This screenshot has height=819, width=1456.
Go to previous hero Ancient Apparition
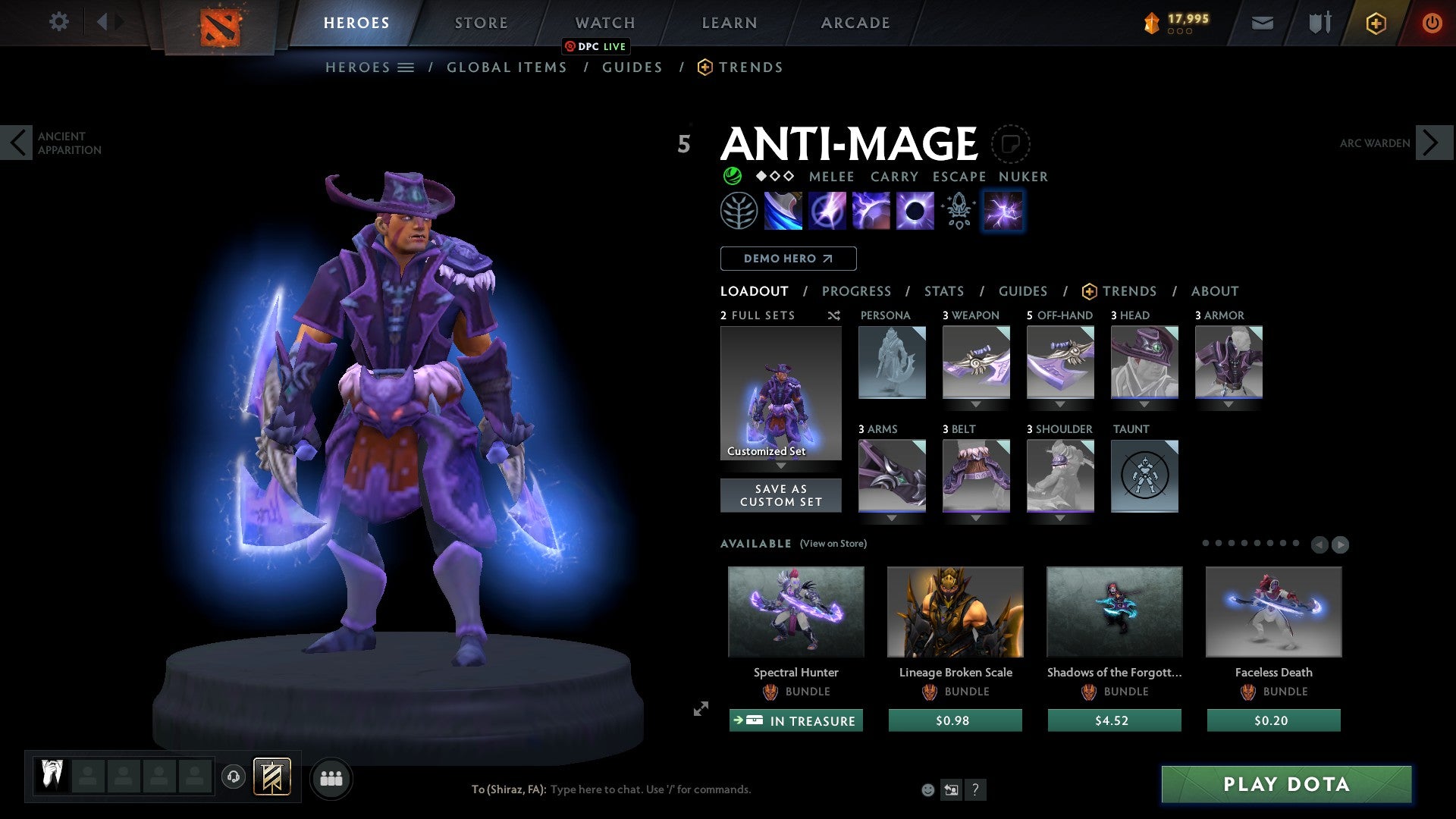point(17,143)
